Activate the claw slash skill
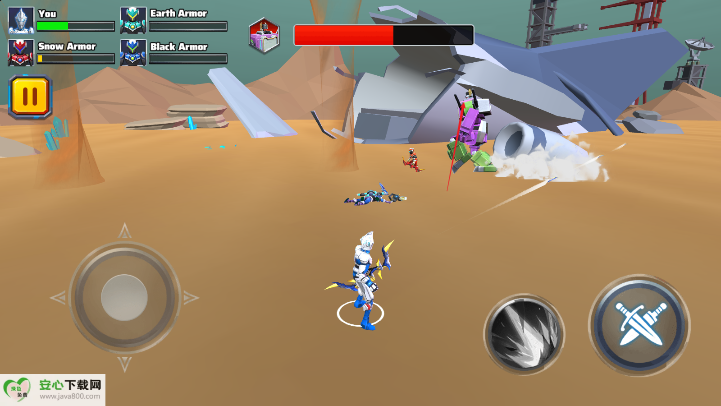This screenshot has width=721, height=406. [x=524, y=334]
